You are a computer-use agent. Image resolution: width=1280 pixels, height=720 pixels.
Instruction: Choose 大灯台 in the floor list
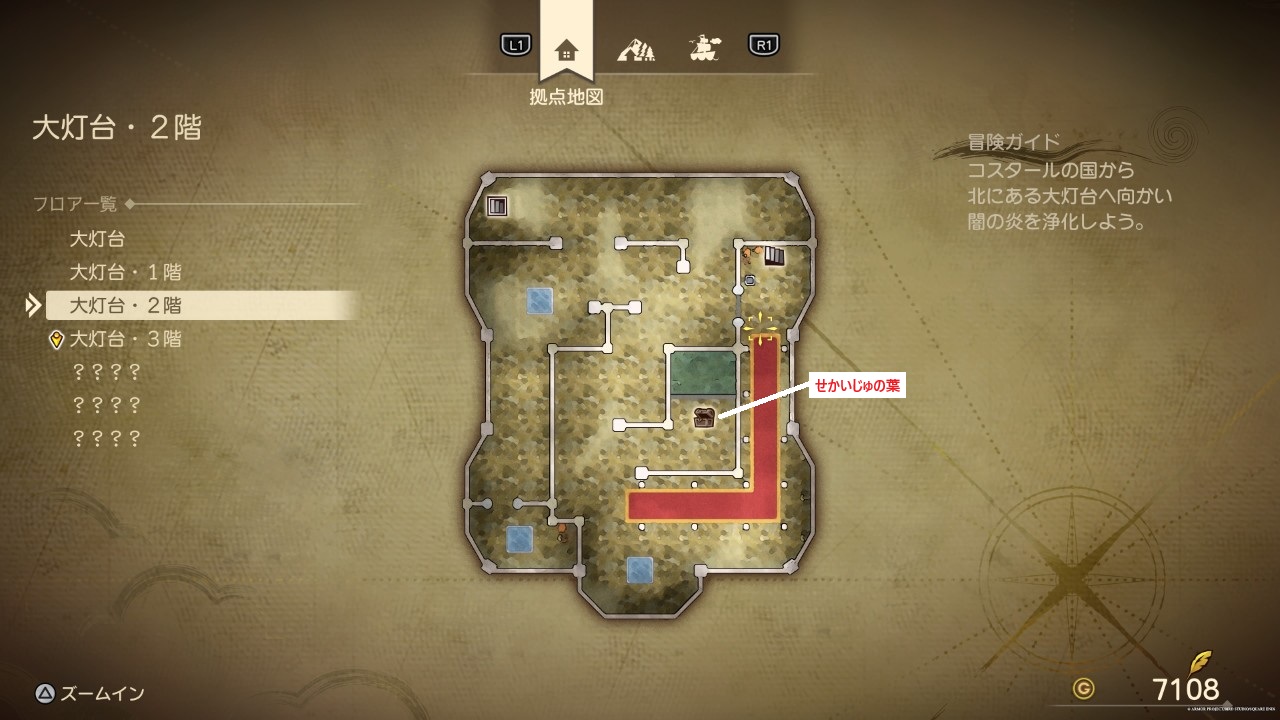click(x=97, y=239)
